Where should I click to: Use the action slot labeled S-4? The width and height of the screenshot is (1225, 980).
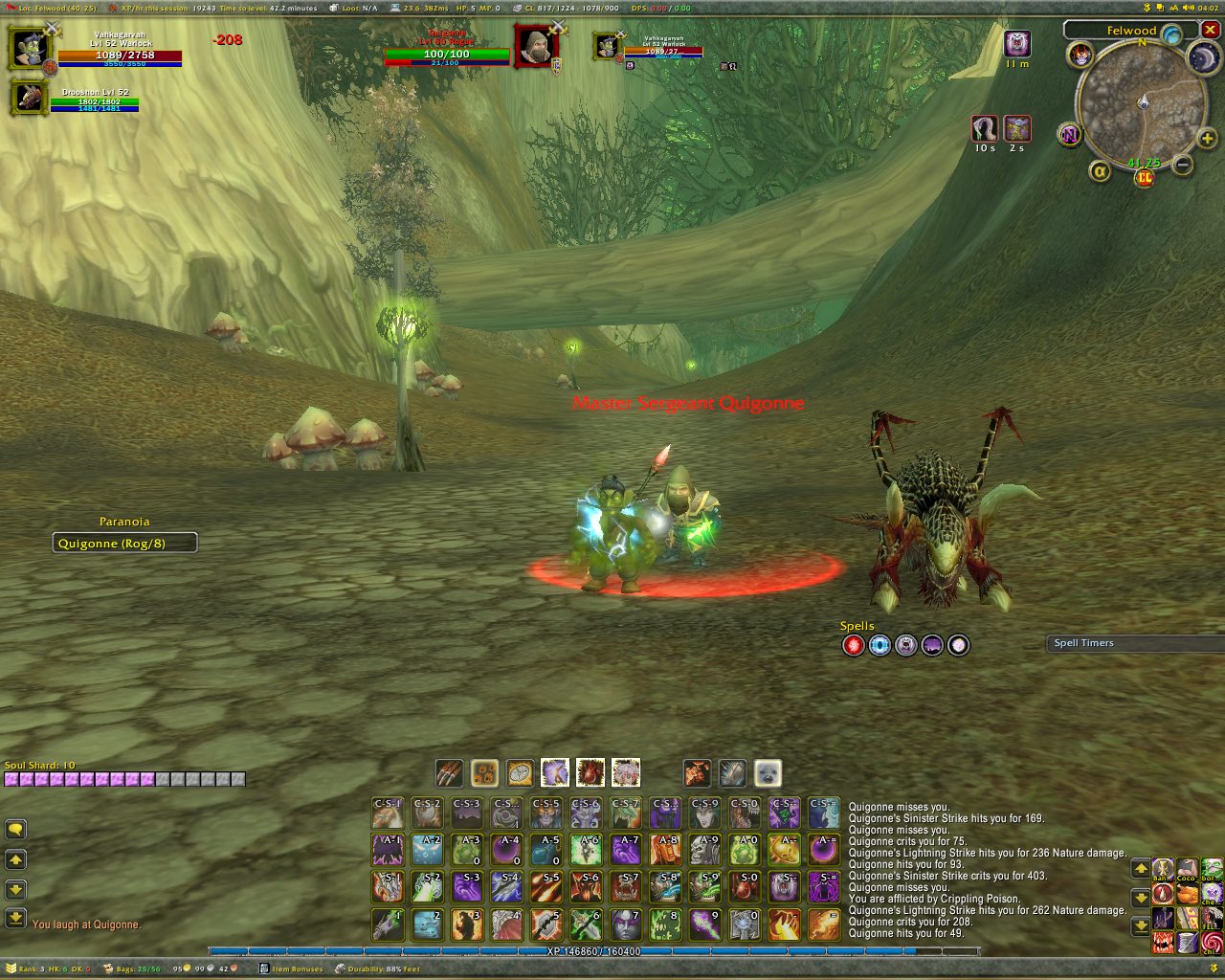coord(506,886)
